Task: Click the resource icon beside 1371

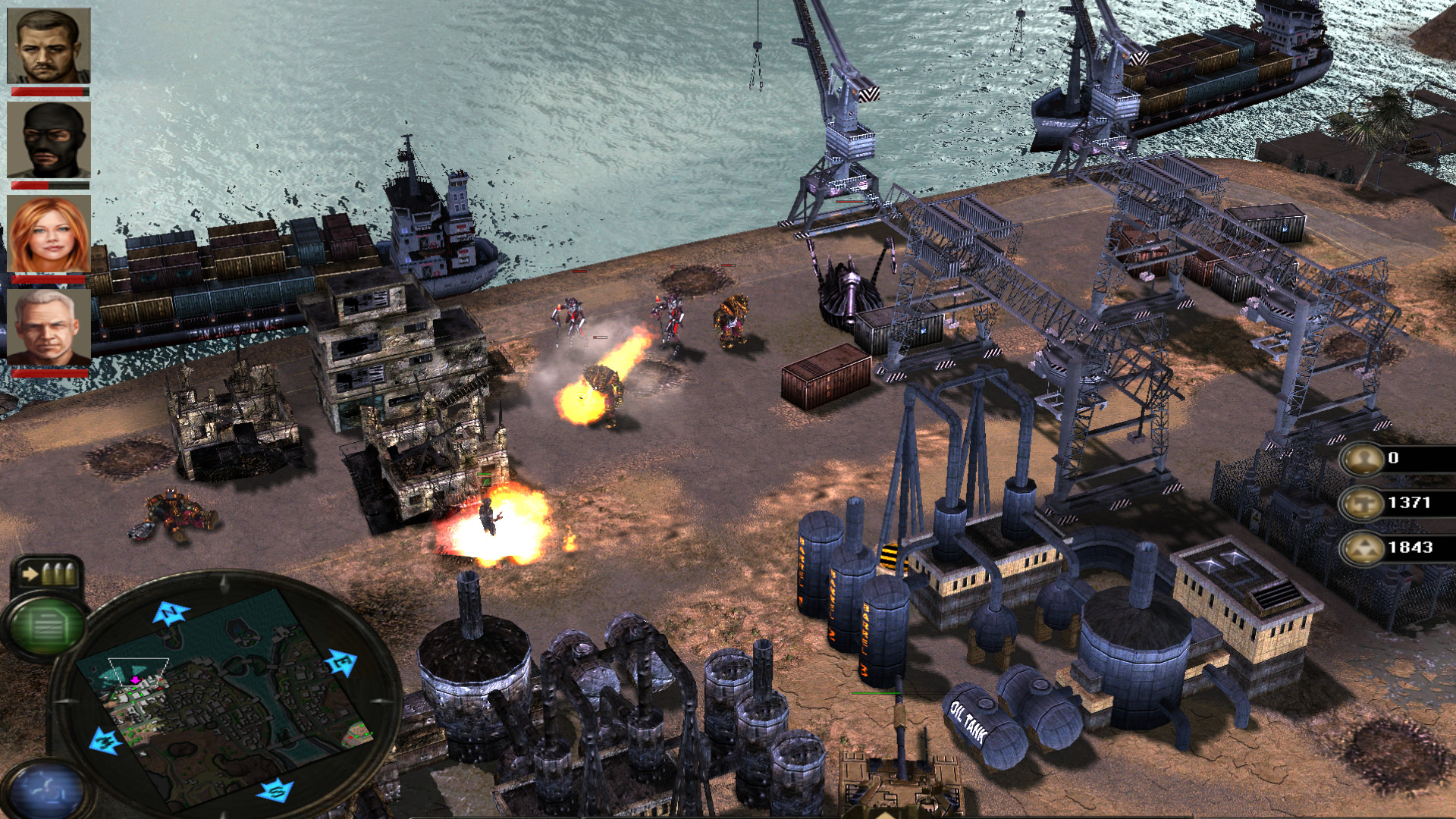Action: [x=1362, y=504]
